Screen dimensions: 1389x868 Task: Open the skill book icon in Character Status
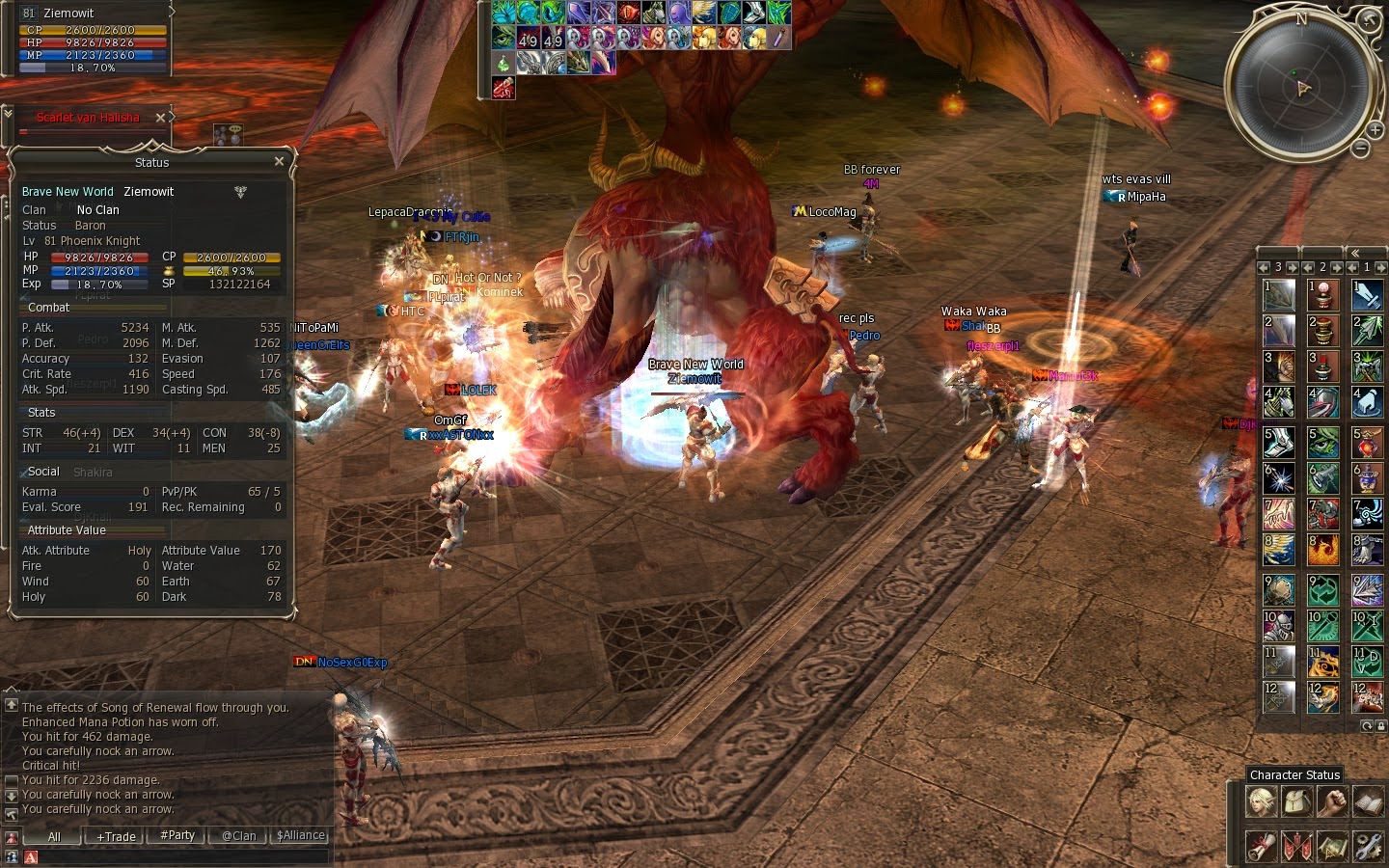coord(1368,800)
